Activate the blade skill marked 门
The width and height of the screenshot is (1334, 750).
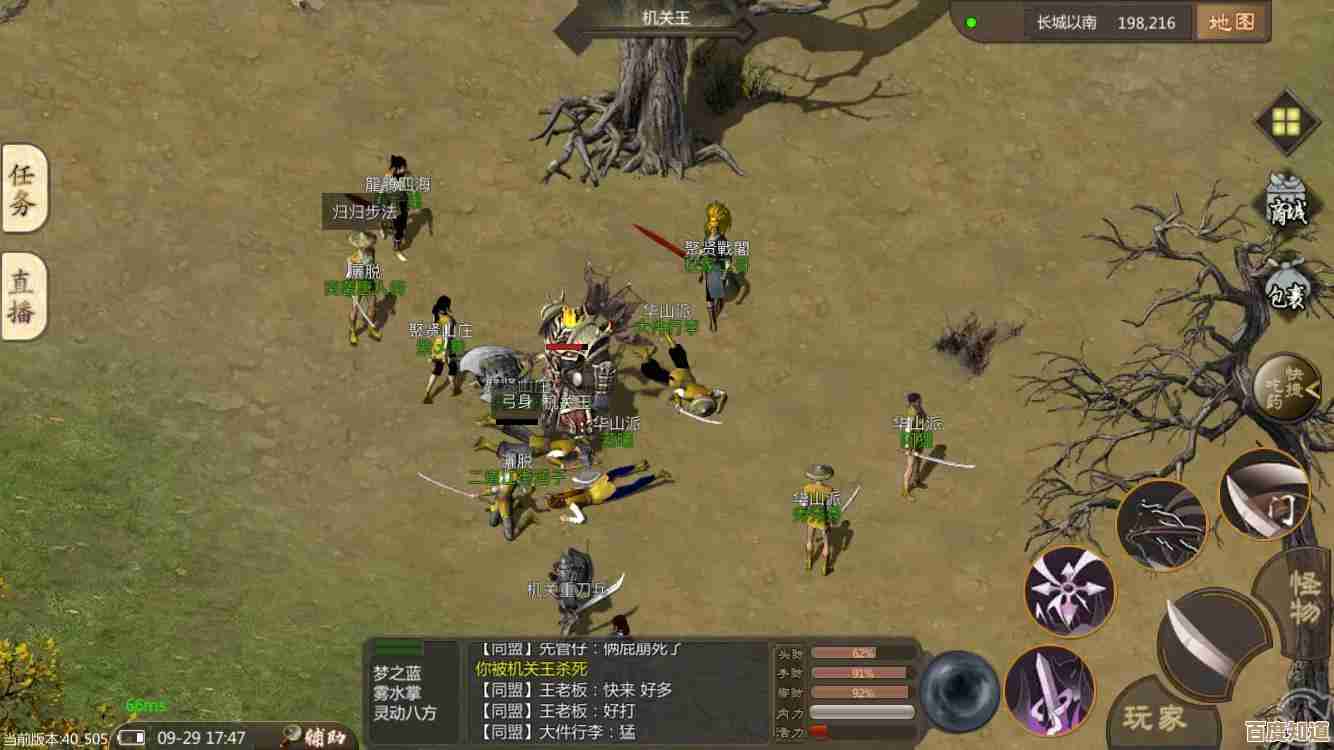point(1266,496)
